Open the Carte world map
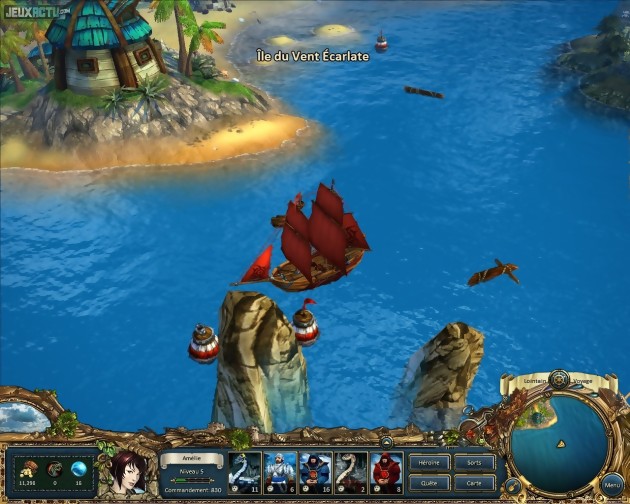This screenshot has height=504, width=630. [x=474, y=482]
